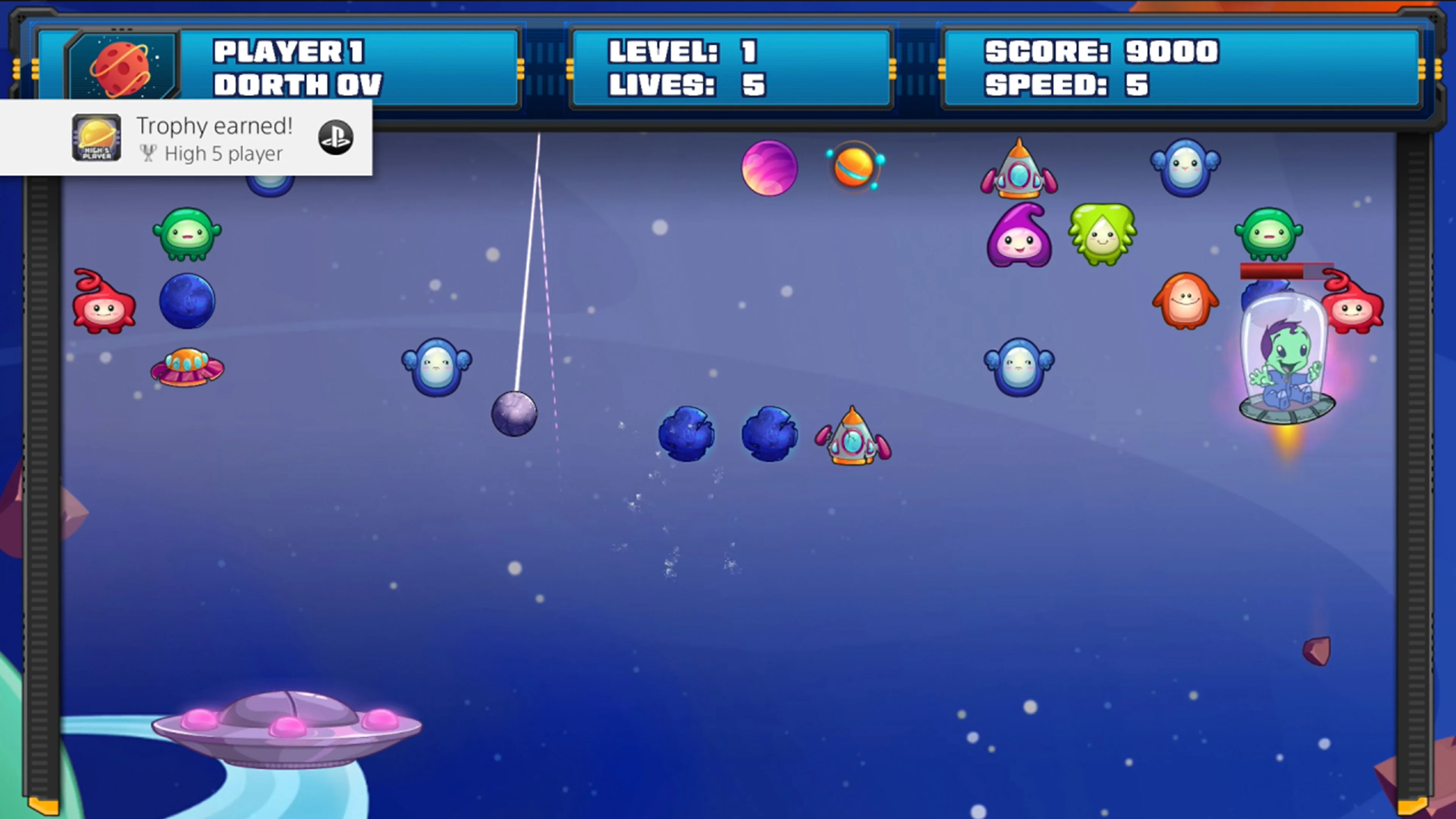
Task: Click the swinging purple wrecking ball
Action: coord(515,414)
